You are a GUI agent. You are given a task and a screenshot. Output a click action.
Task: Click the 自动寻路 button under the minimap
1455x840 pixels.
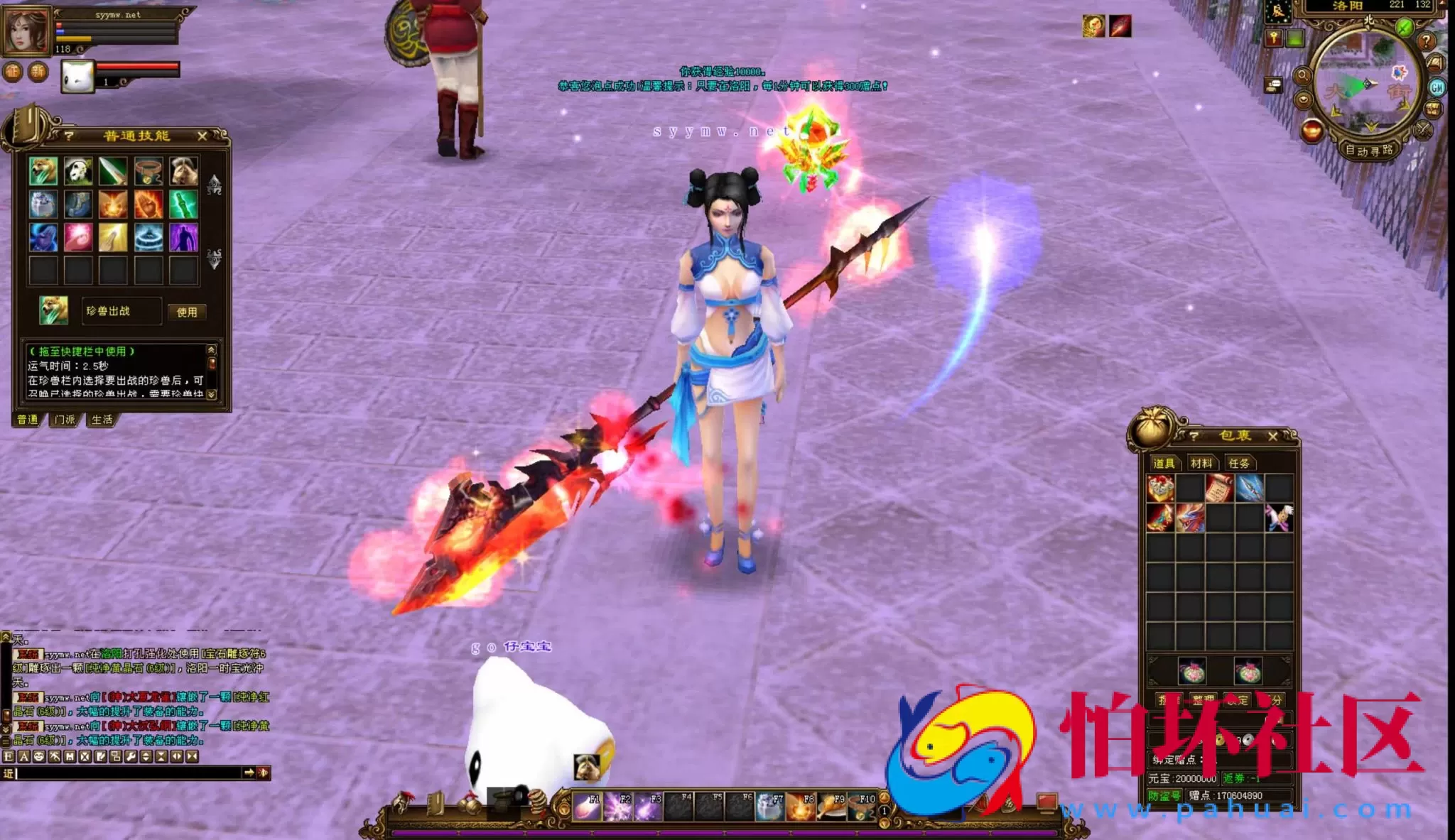pyautogui.click(x=1370, y=150)
